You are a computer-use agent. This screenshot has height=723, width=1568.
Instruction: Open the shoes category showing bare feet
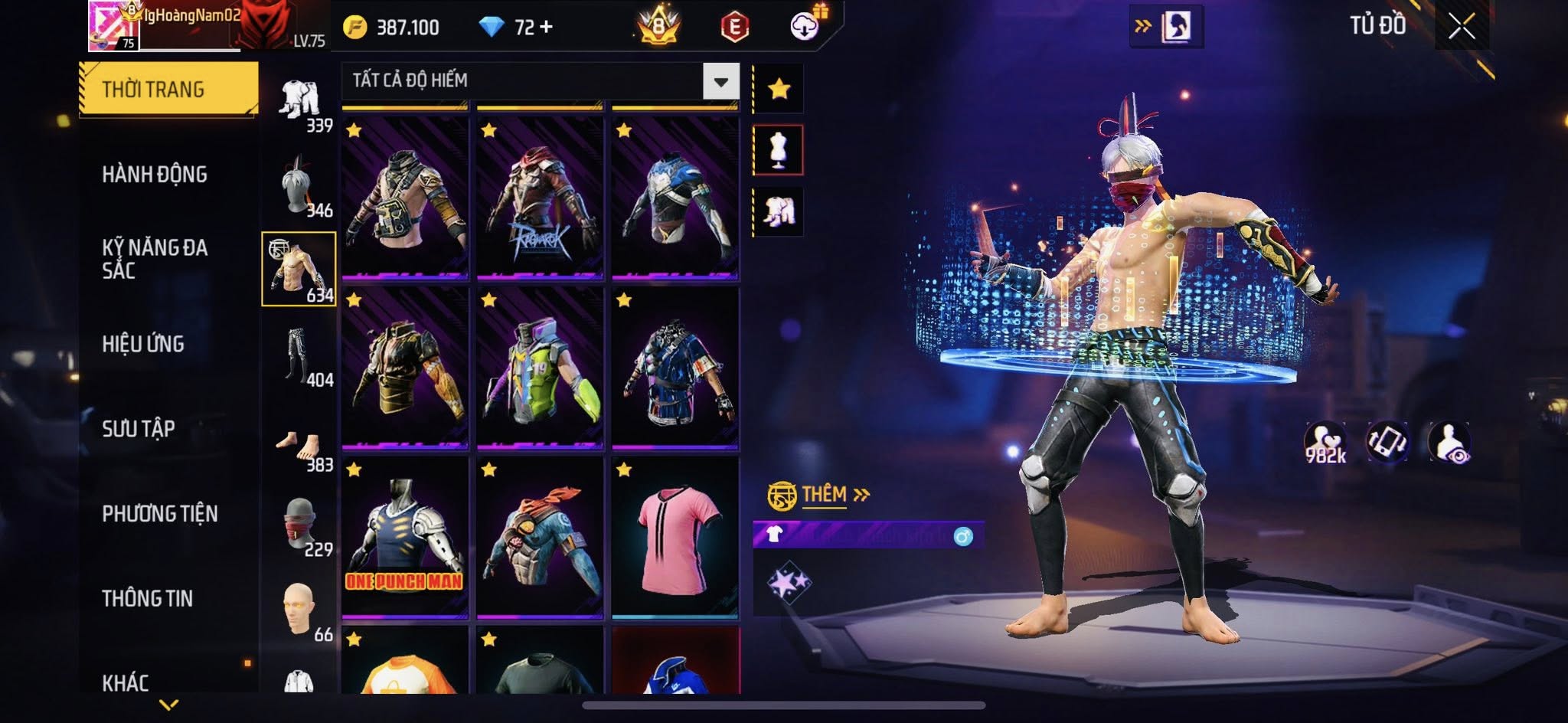(299, 444)
